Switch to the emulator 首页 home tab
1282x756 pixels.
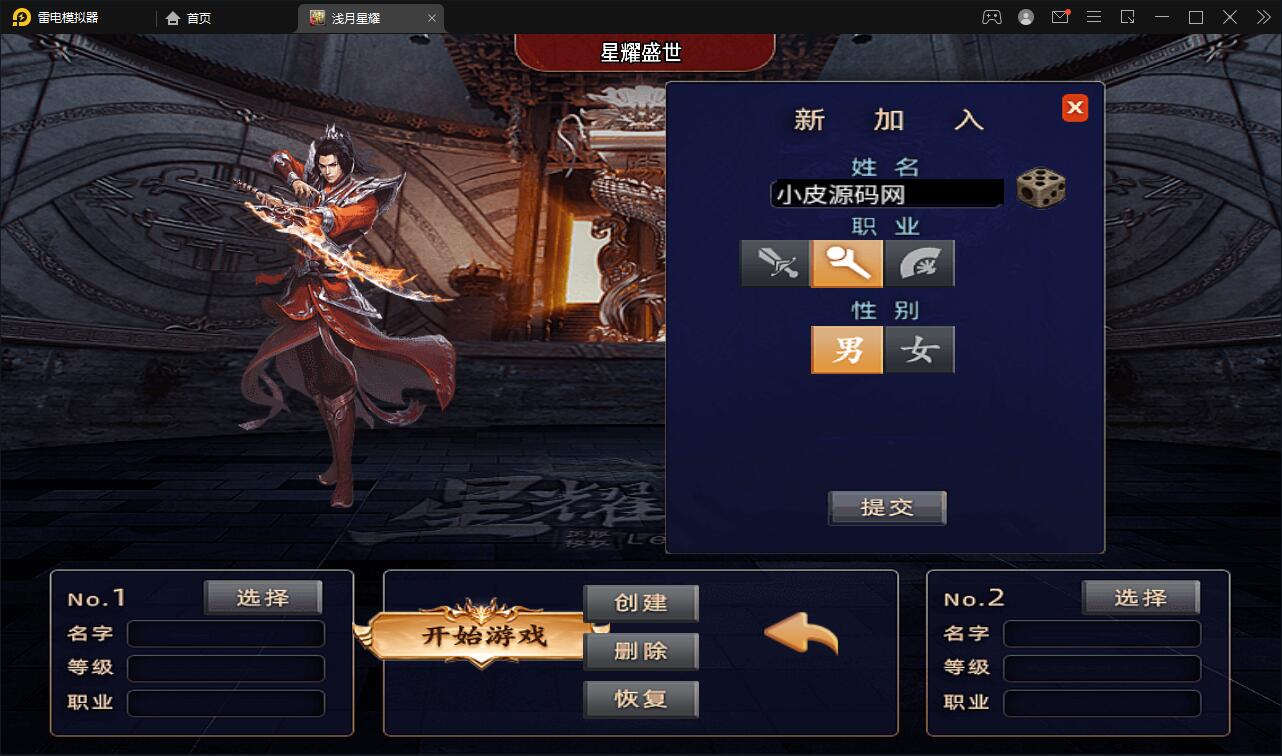click(x=189, y=18)
